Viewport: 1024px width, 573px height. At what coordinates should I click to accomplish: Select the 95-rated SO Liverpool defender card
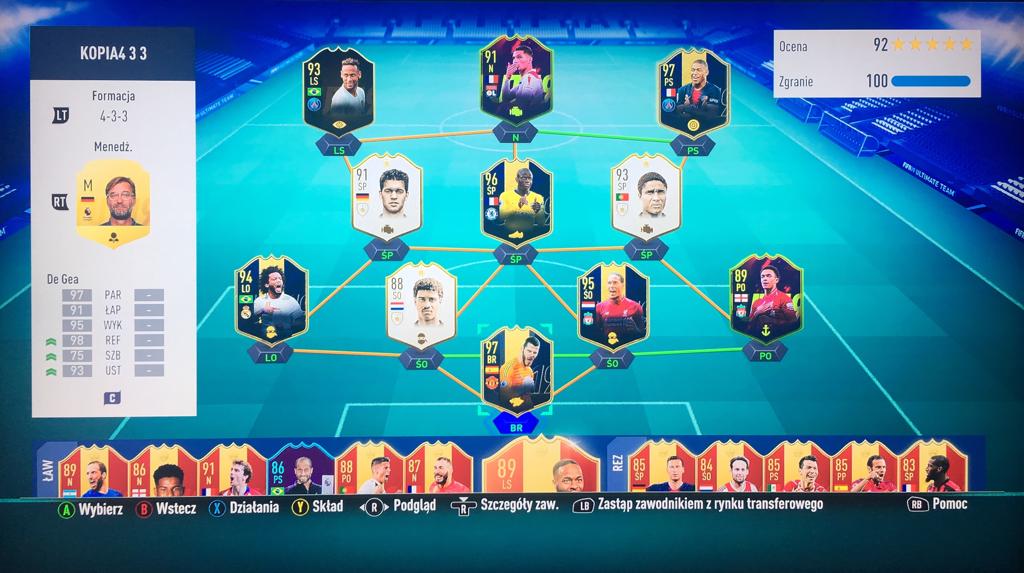point(612,303)
